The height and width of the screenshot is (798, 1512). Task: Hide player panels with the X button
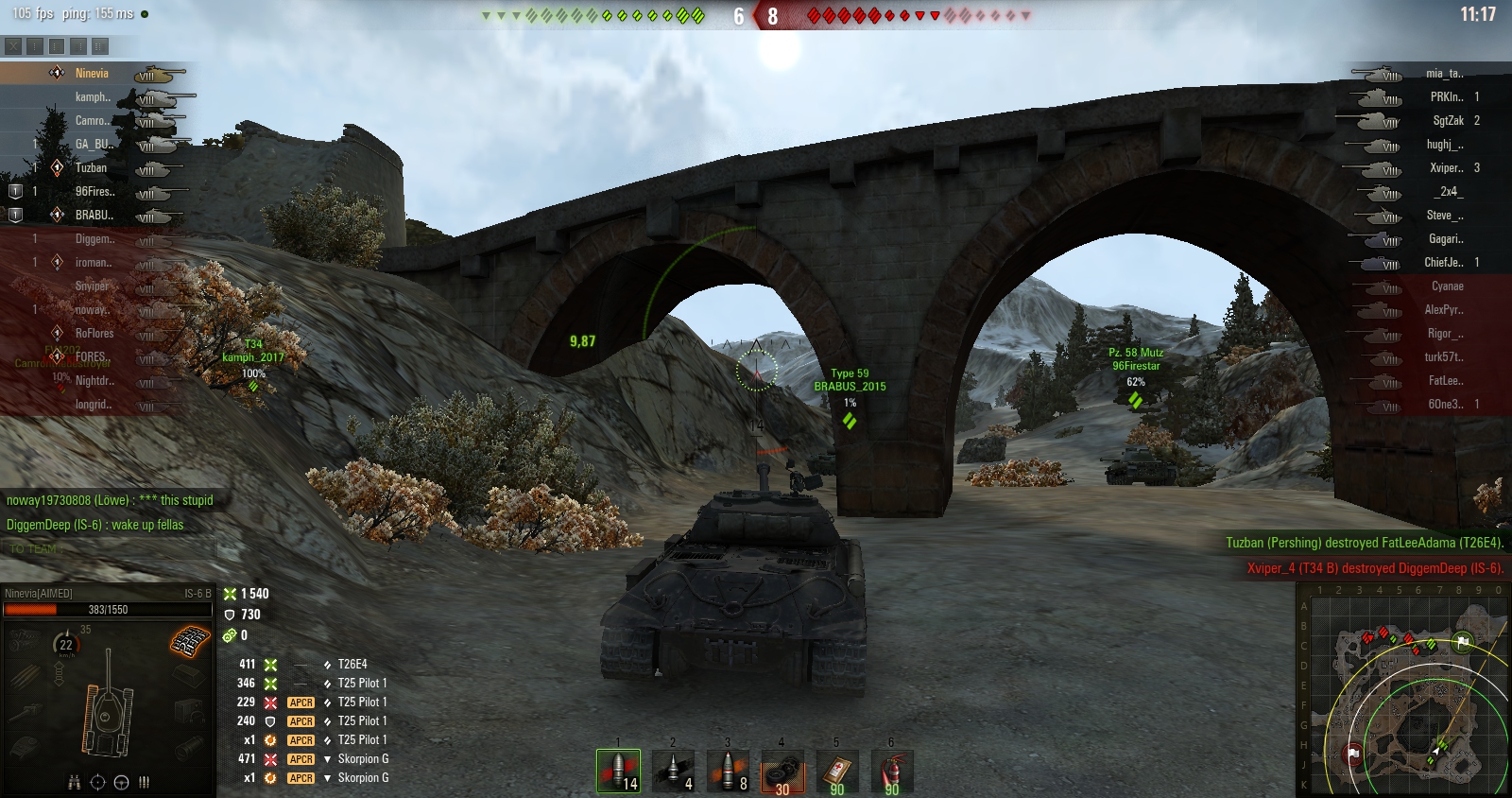click(x=12, y=45)
